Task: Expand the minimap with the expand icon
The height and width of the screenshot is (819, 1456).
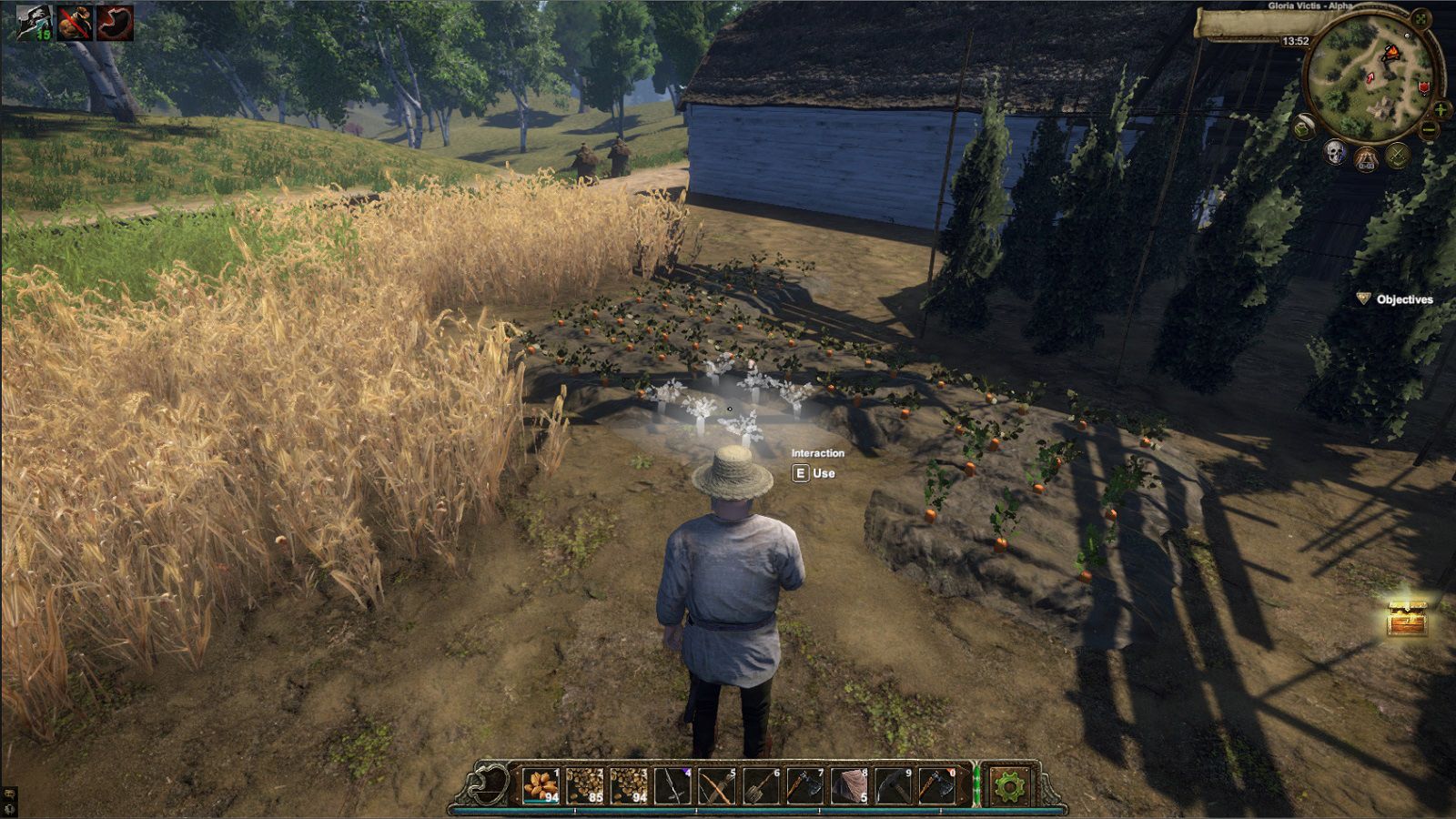Action: [1423, 19]
